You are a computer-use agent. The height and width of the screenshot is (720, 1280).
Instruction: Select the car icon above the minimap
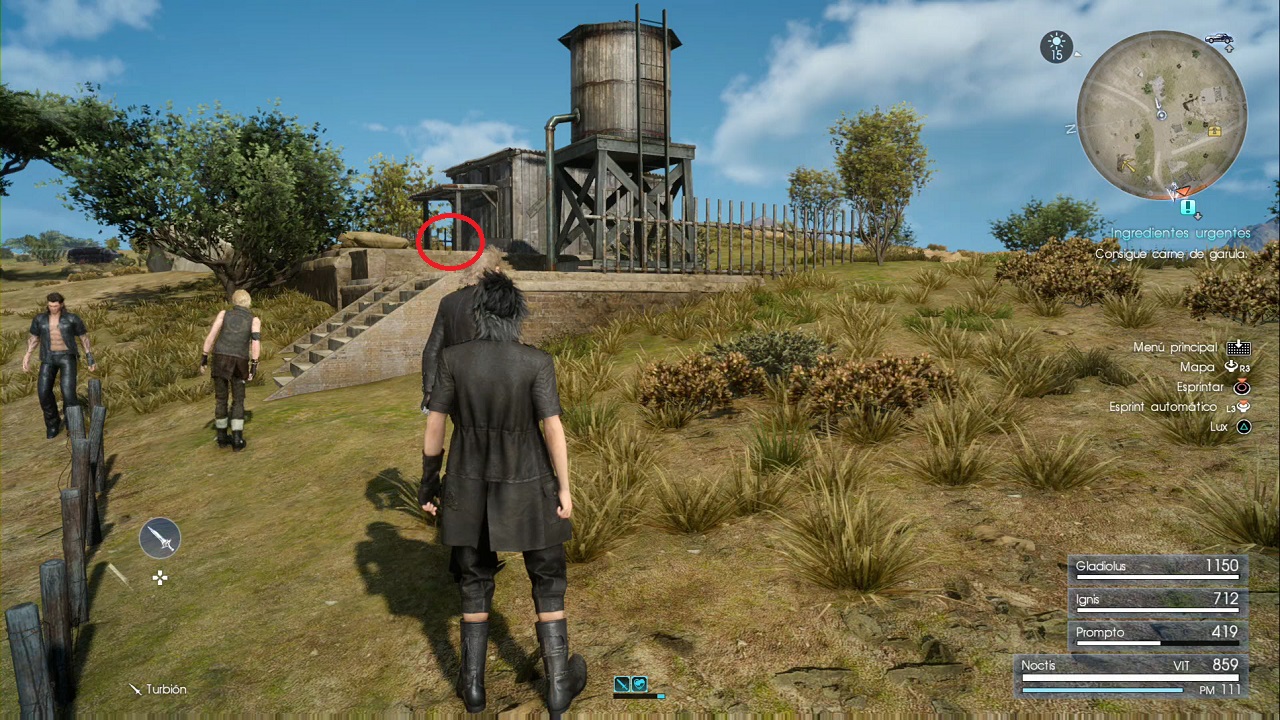[x=1218, y=39]
